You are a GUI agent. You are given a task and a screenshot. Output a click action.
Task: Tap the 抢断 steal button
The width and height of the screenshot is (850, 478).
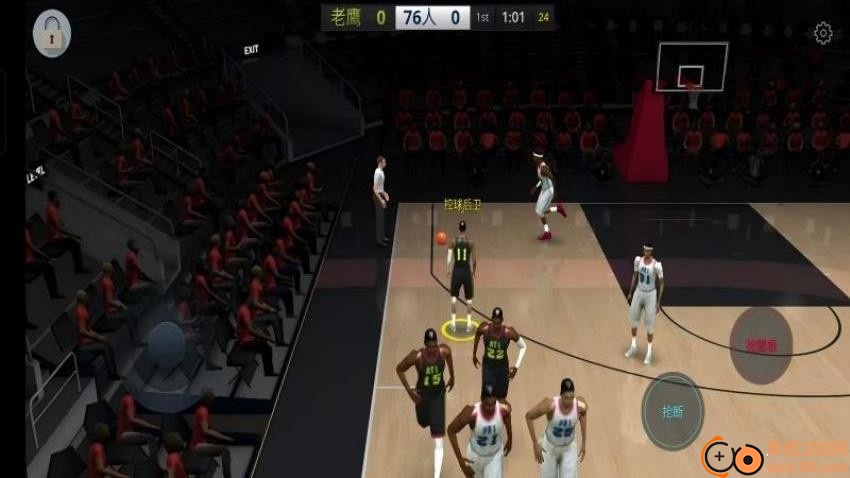pos(672,411)
